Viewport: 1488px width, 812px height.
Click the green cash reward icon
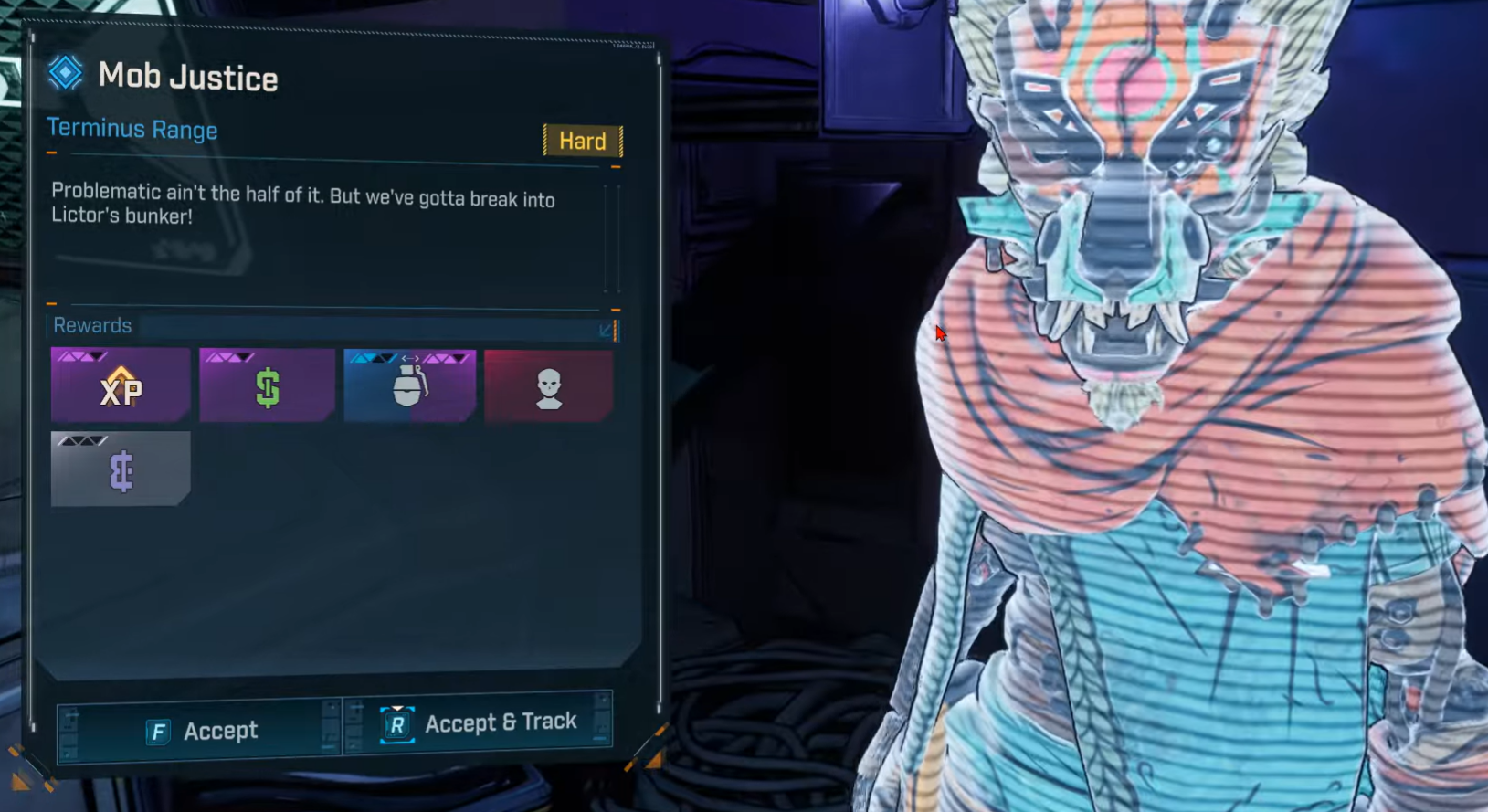(266, 385)
